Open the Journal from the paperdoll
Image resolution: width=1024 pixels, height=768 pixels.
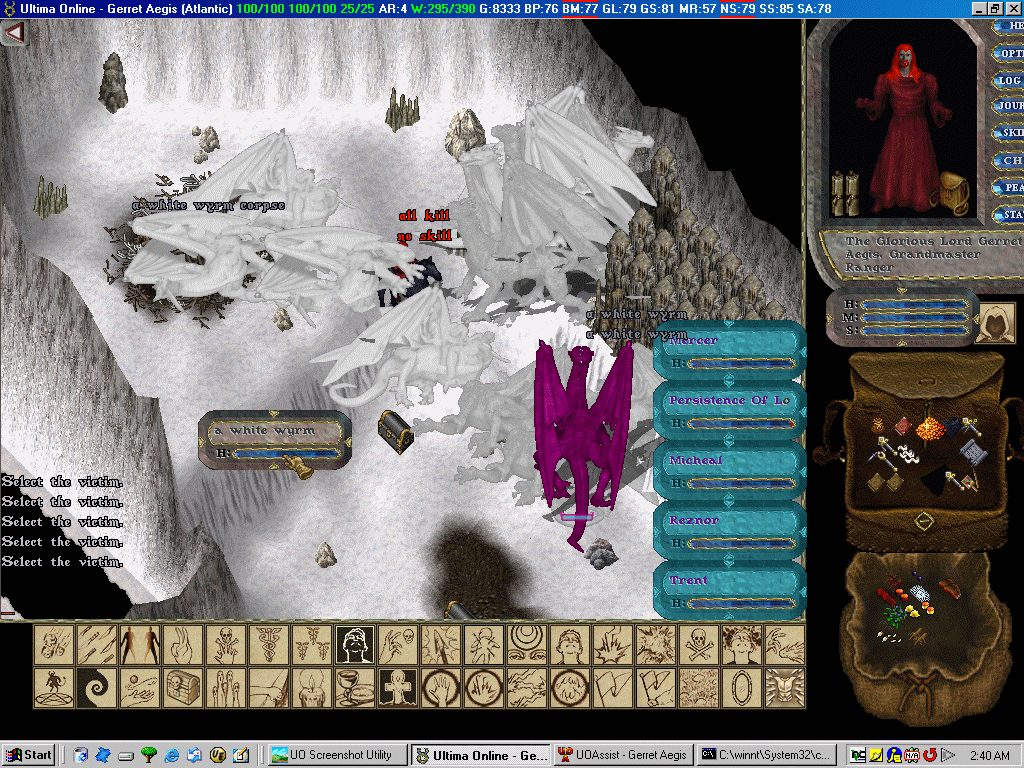(x=1010, y=106)
